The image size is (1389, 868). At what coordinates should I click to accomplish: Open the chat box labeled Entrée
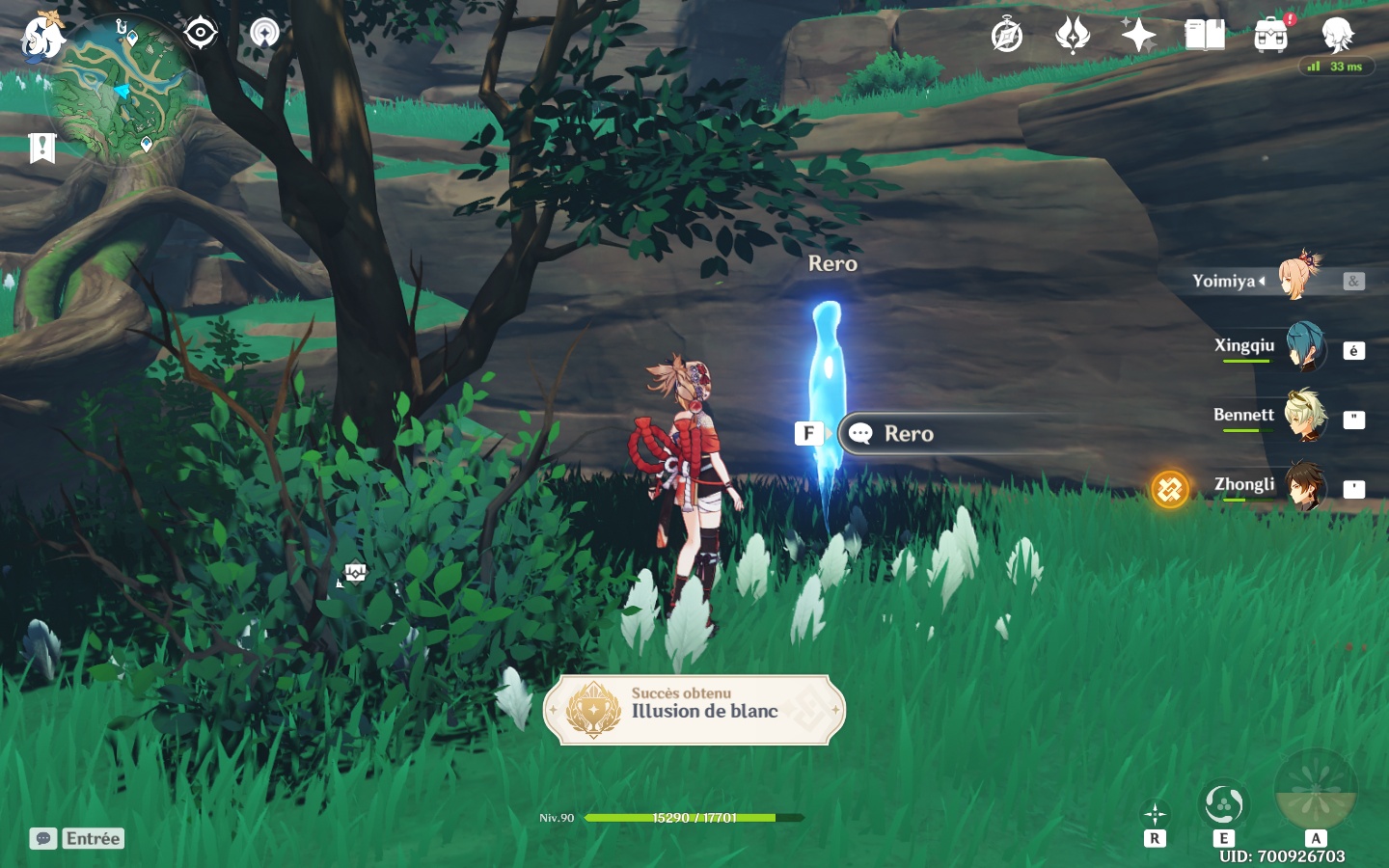point(77,838)
